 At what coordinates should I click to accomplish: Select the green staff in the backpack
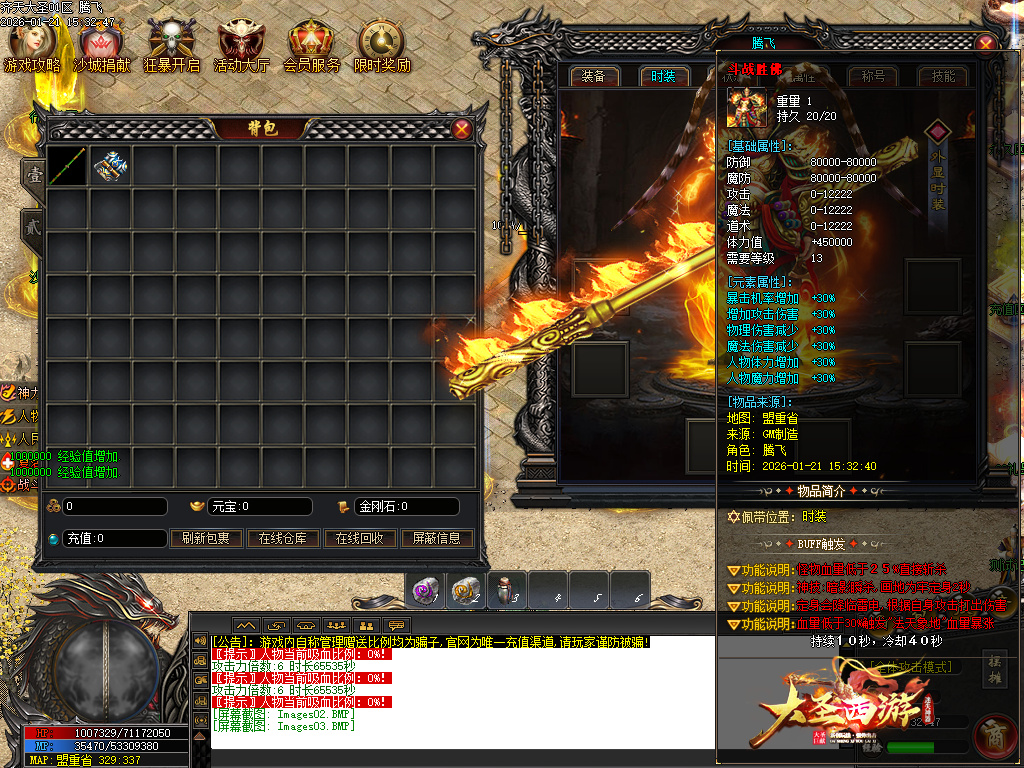pyautogui.click(x=67, y=166)
